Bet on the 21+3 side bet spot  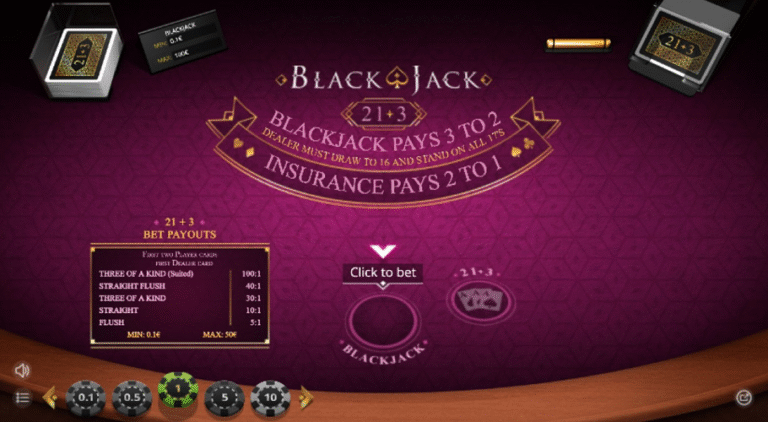[475, 299]
